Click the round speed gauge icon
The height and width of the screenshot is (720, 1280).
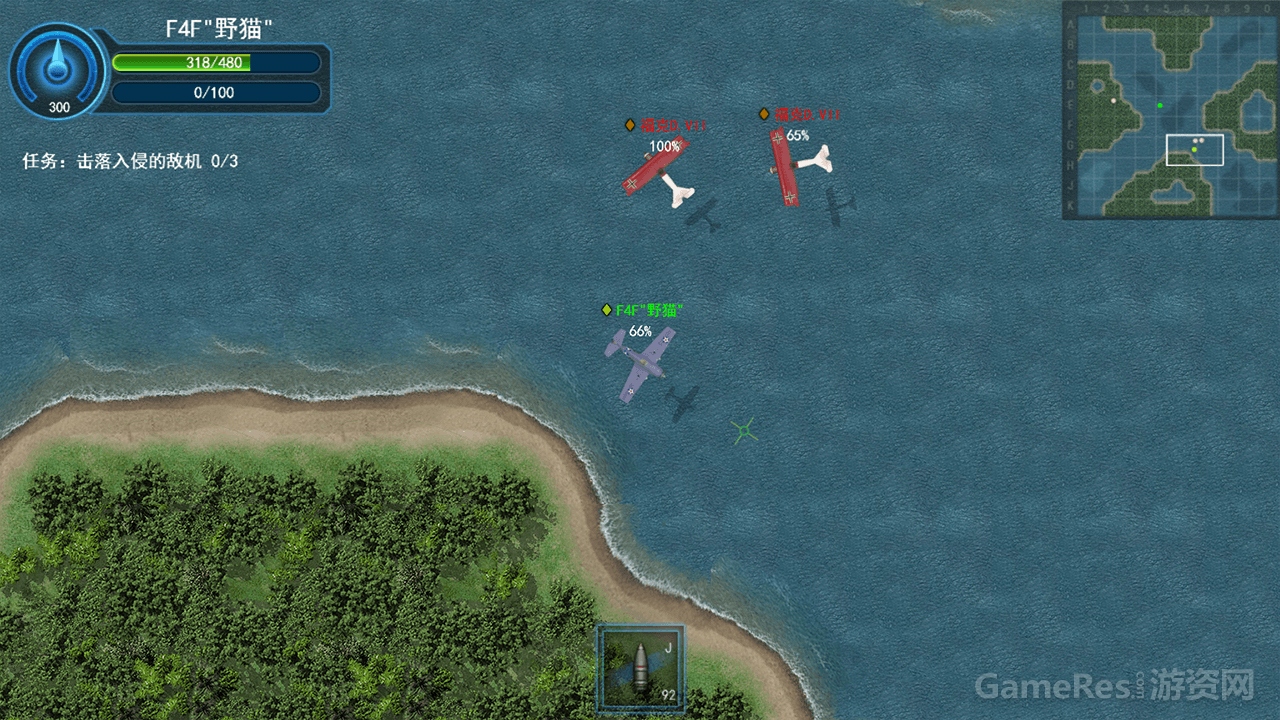click(58, 71)
